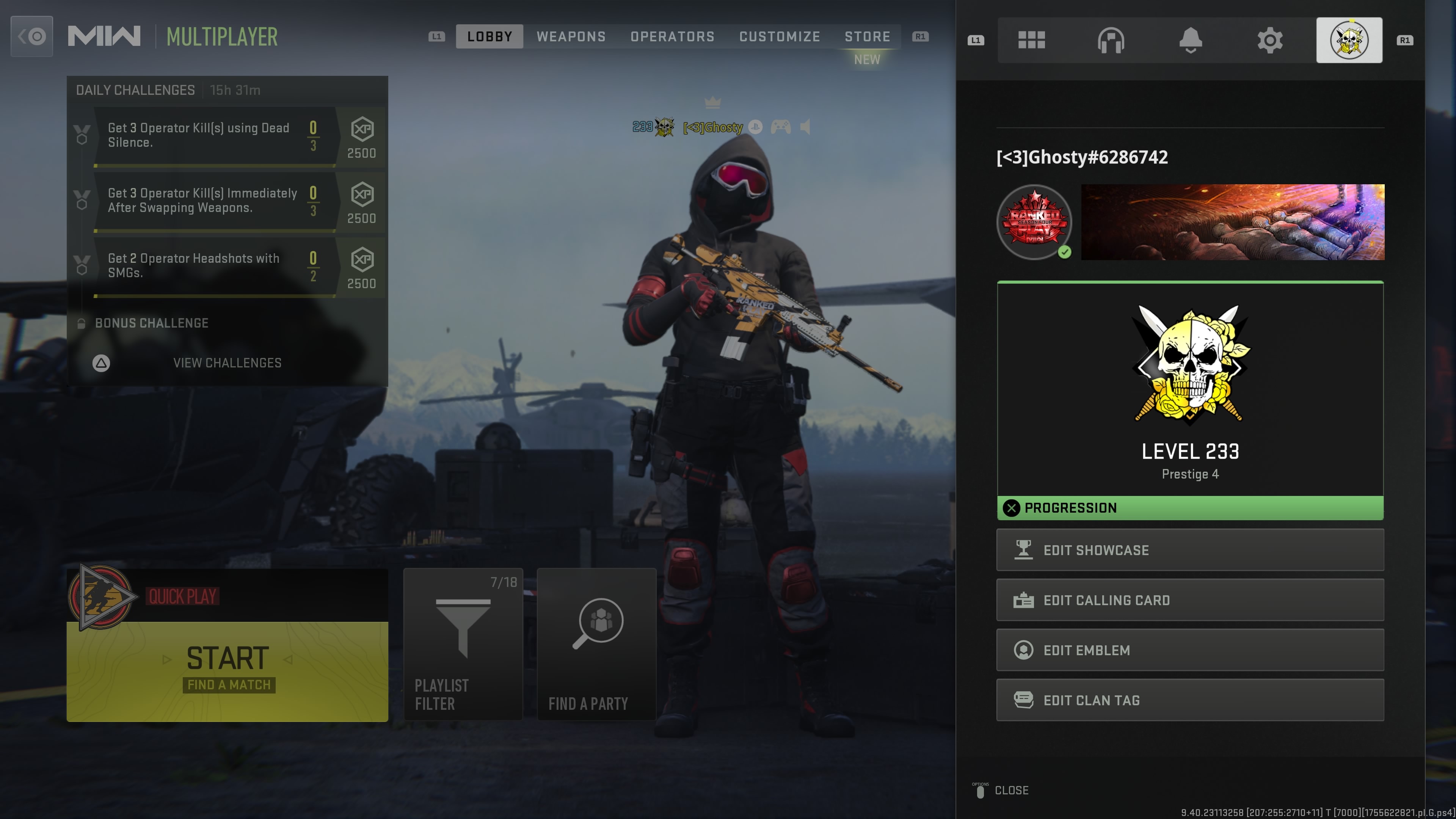The width and height of the screenshot is (1456, 819).
Task: Open the Edit Showcase option
Action: coord(1190,550)
